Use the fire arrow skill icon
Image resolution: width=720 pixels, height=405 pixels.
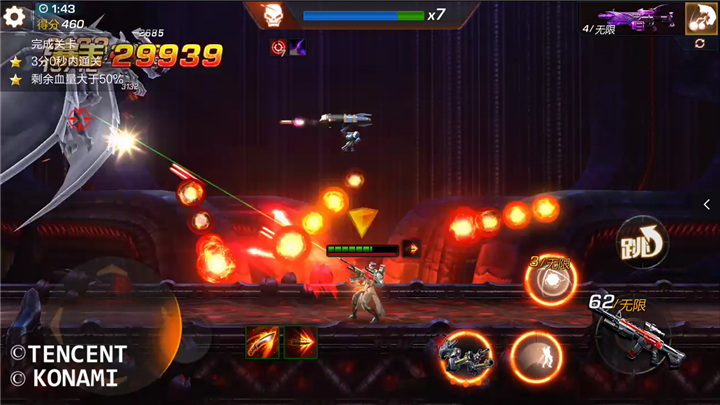[x=300, y=342]
